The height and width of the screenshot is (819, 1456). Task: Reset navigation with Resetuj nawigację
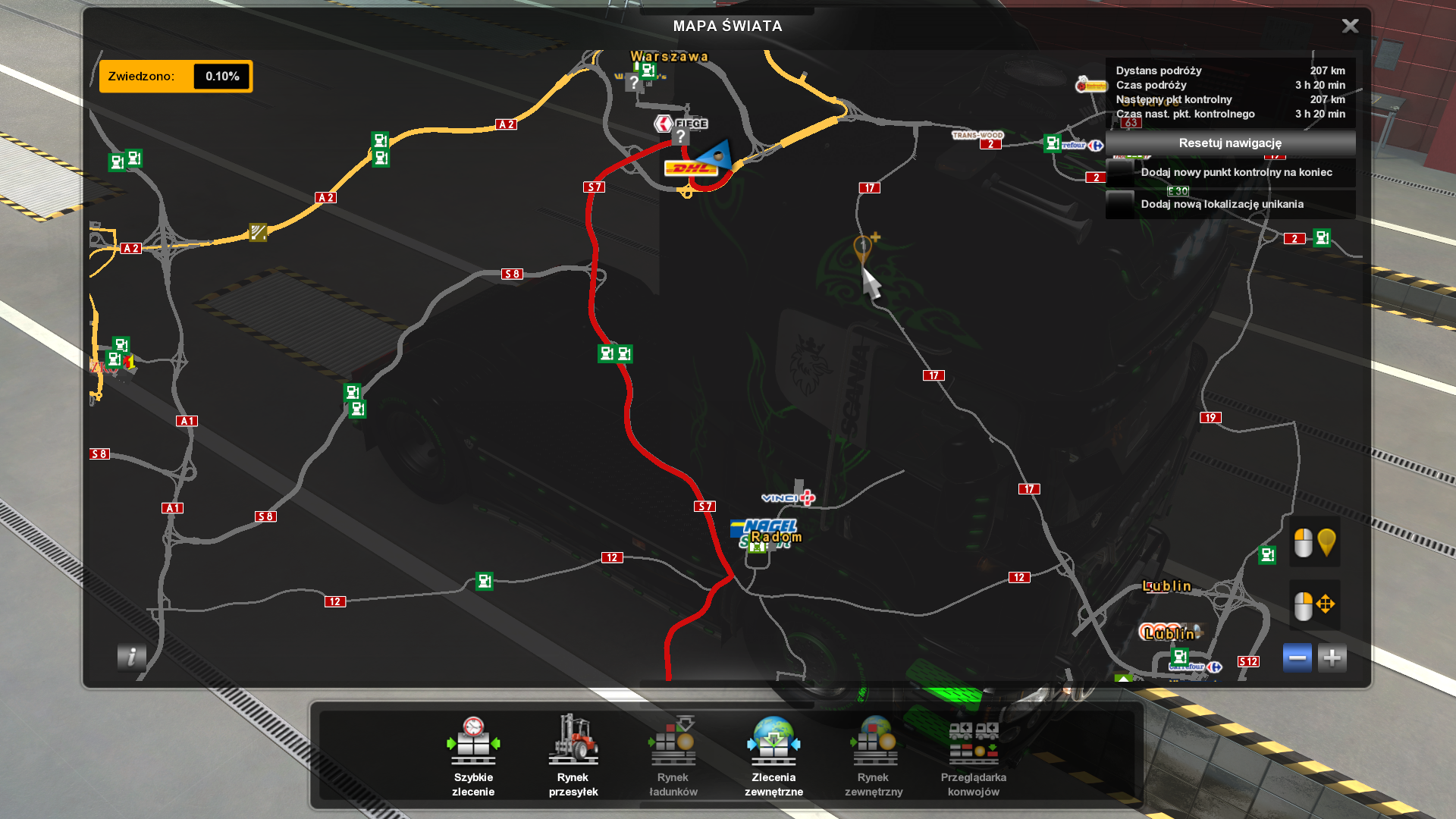pos(1229,143)
